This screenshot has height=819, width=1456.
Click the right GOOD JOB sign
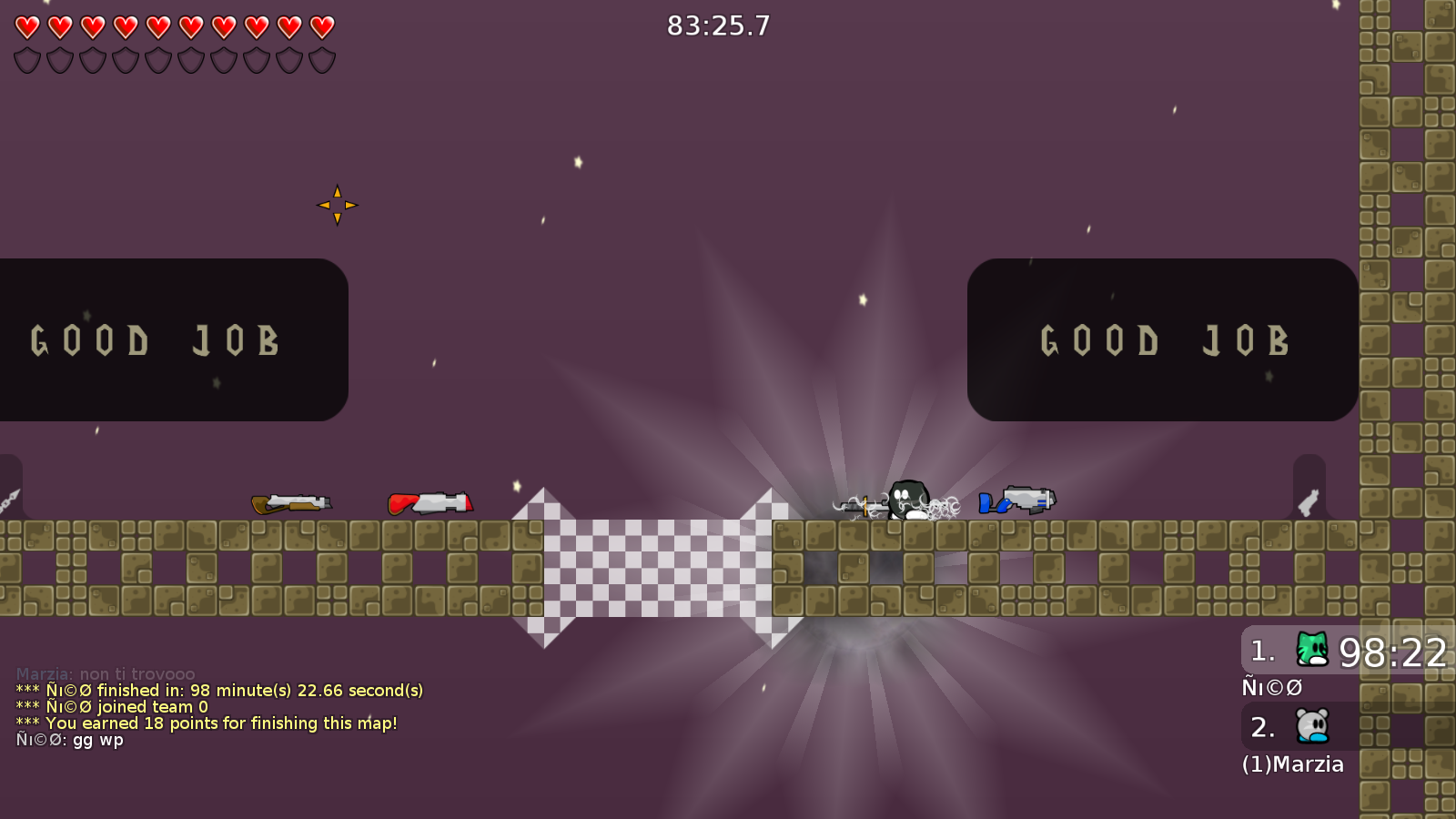pyautogui.click(x=1165, y=341)
